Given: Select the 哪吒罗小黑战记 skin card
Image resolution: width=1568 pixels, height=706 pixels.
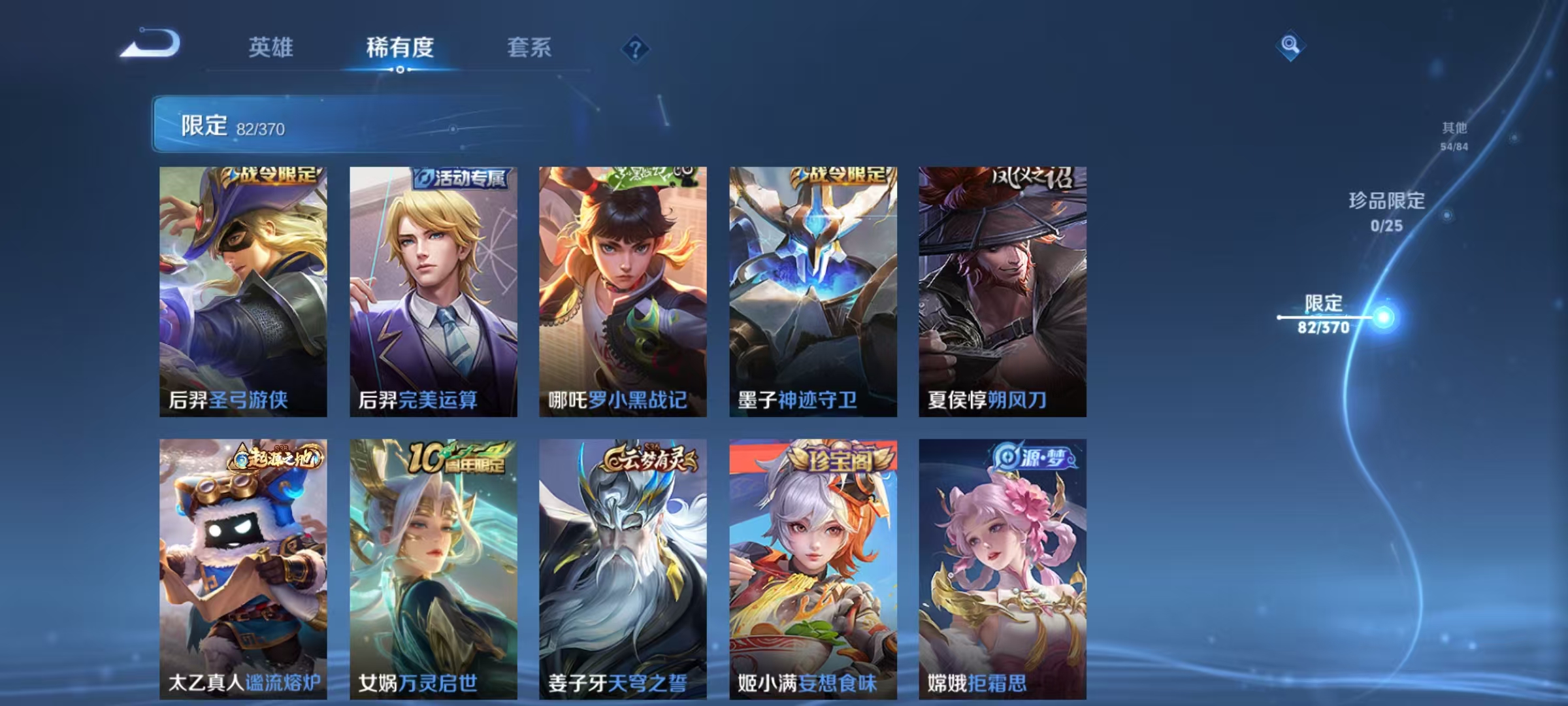Looking at the screenshot, I should coord(622,288).
